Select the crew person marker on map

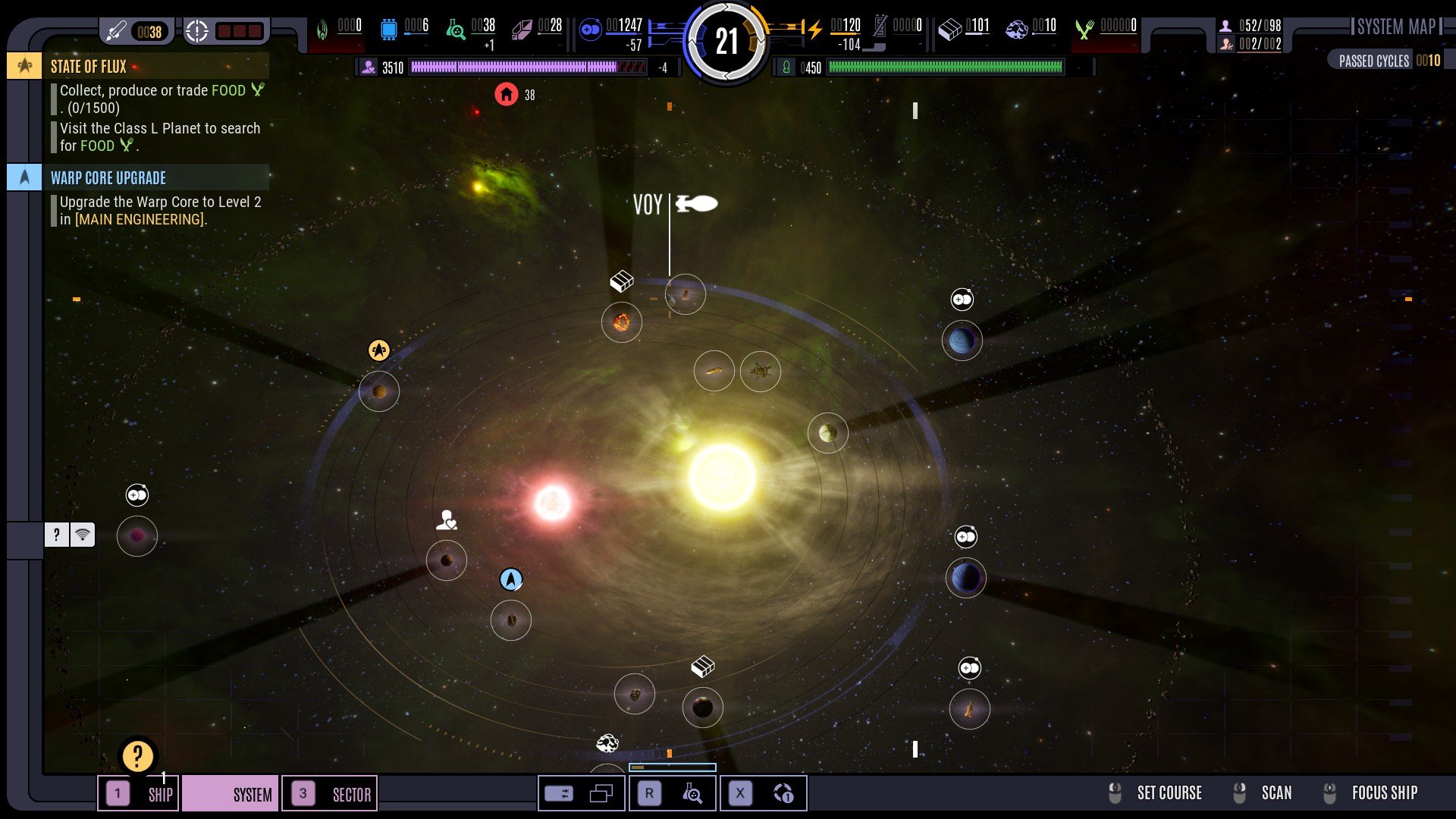(x=447, y=520)
